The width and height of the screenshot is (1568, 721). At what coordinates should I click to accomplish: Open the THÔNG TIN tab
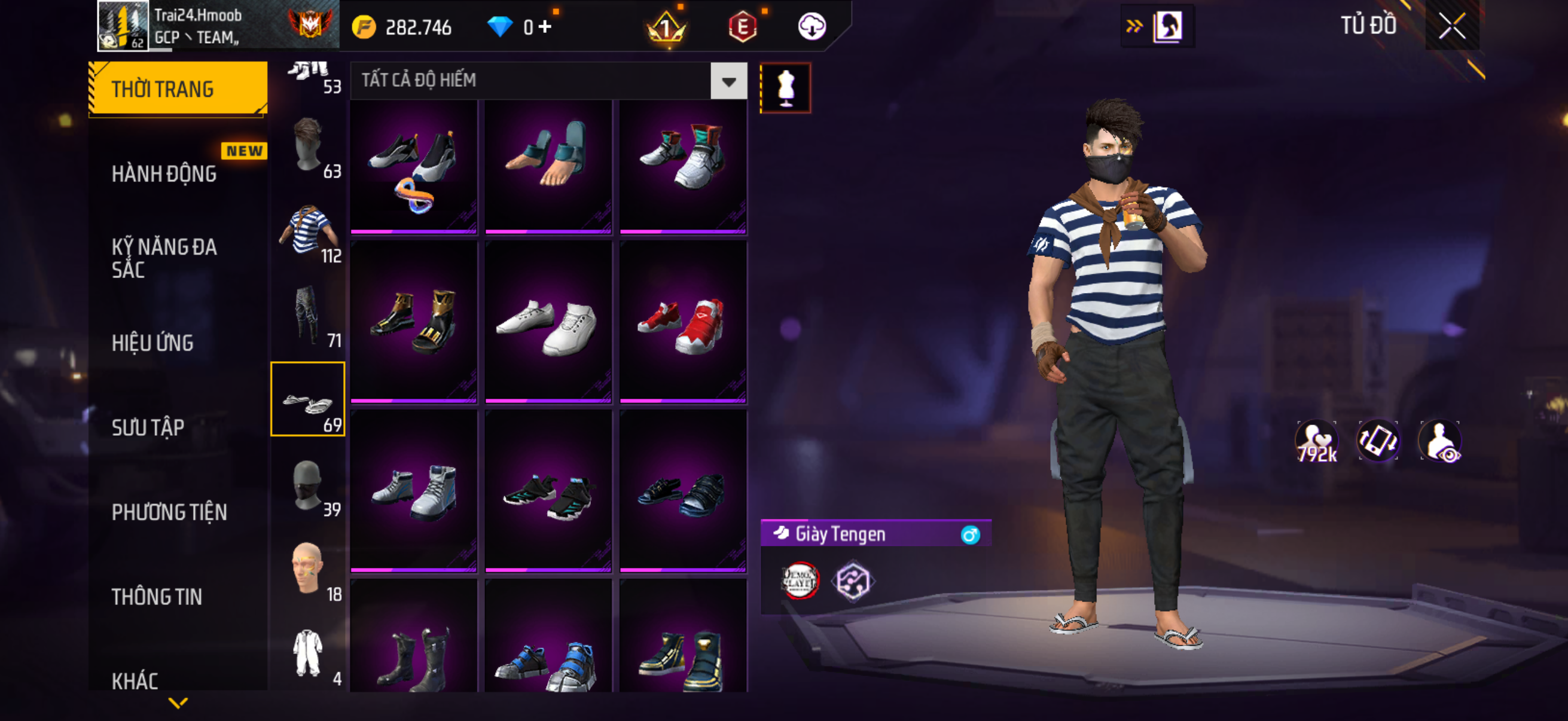157,597
